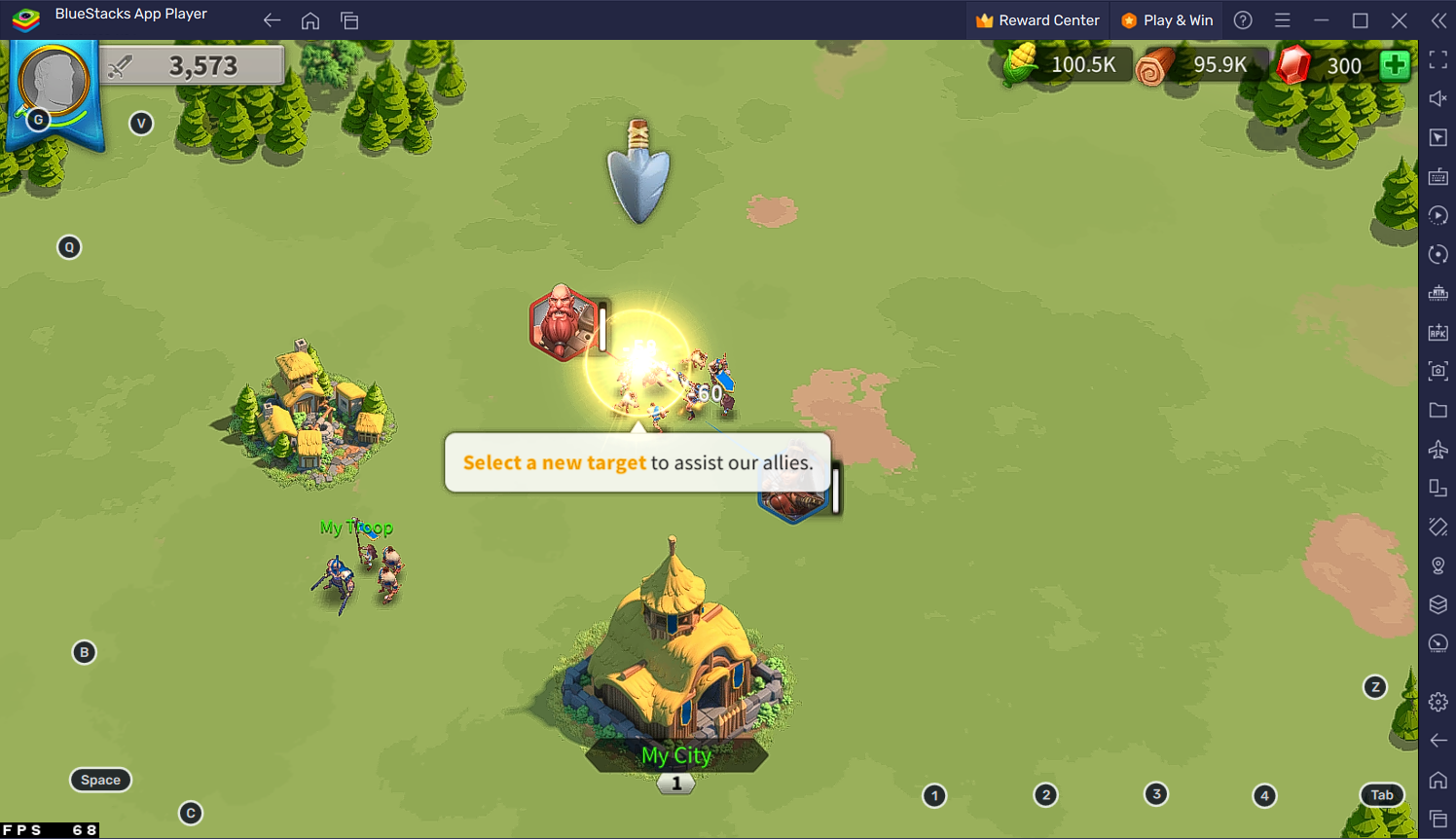
Task: Add gems with the green plus button
Action: 1395,65
